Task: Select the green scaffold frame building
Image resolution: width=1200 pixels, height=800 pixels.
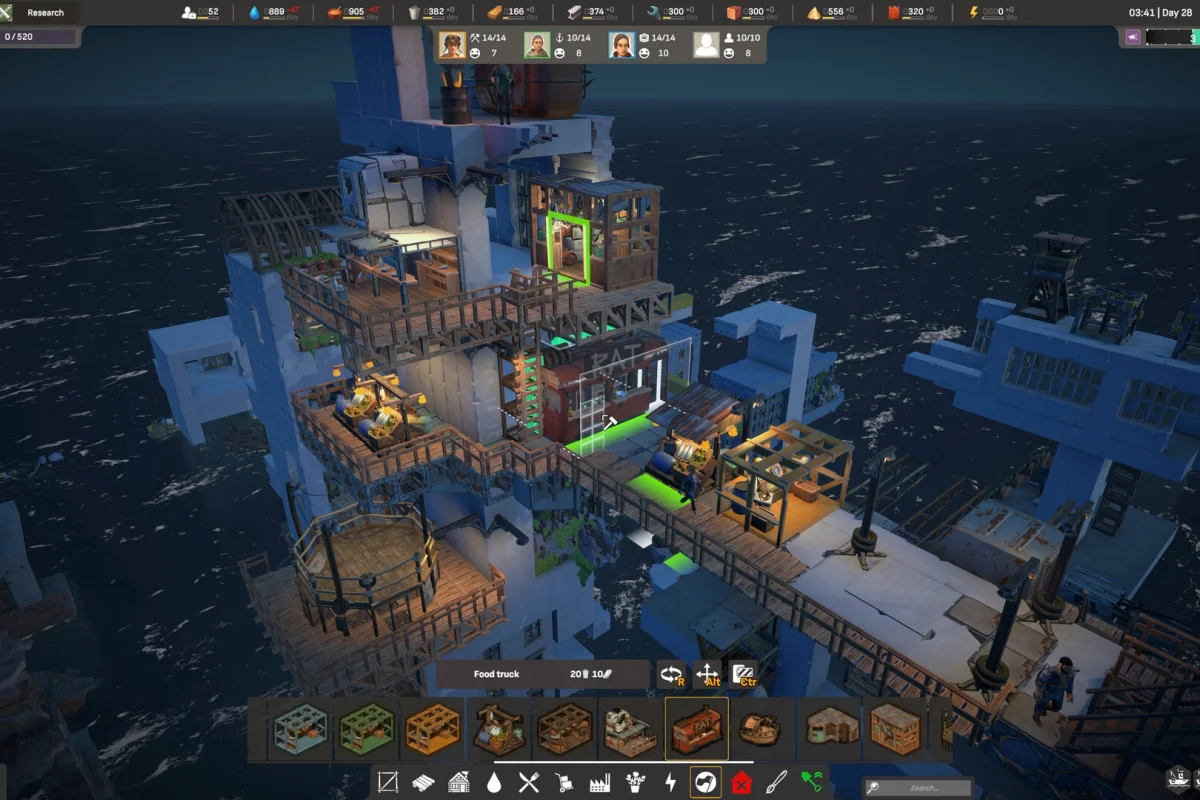Action: point(367,729)
